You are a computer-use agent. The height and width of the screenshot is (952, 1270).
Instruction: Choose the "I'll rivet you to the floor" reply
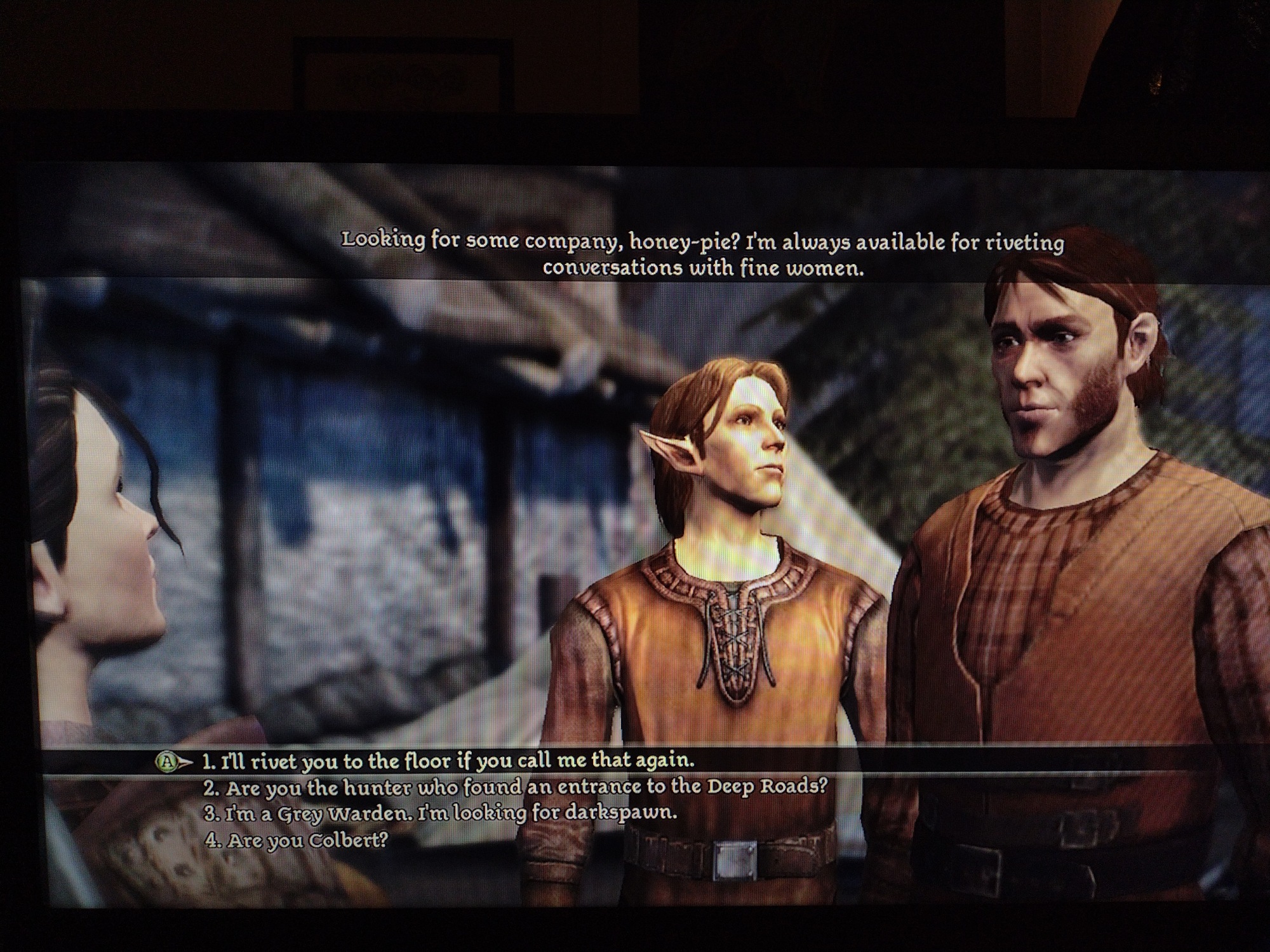pos(448,760)
